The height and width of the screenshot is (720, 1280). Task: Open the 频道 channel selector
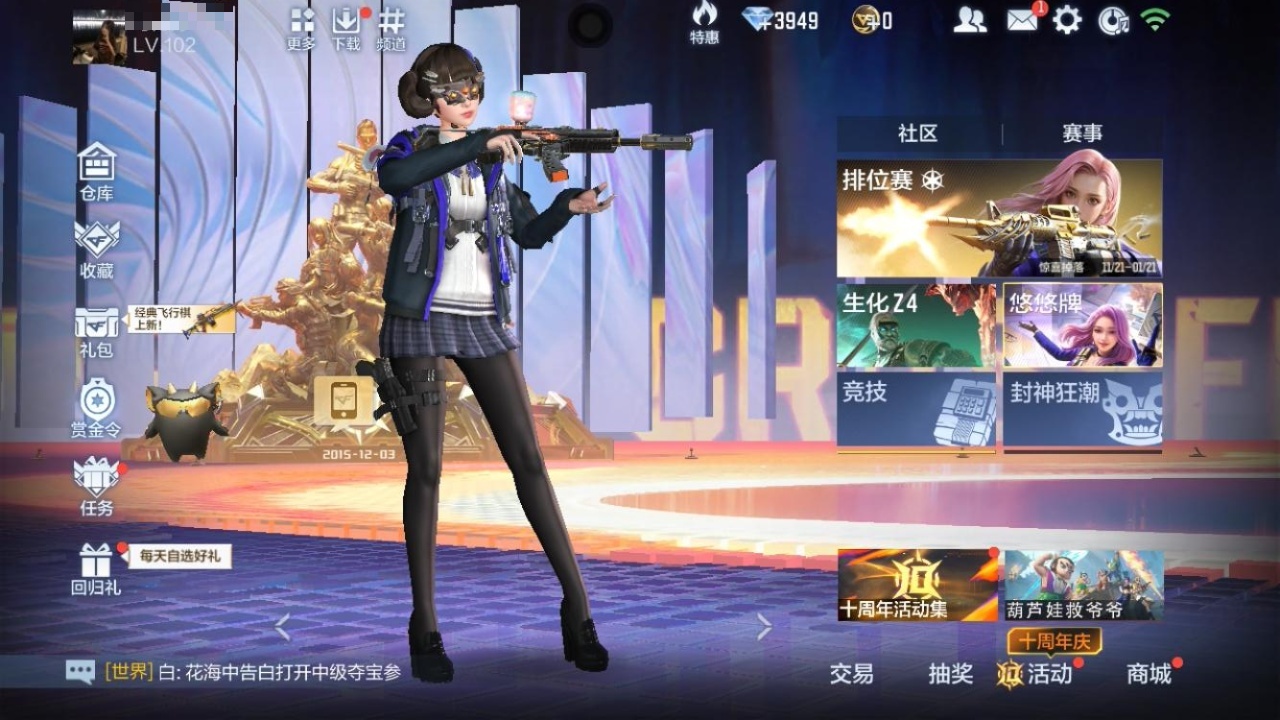pos(391,29)
